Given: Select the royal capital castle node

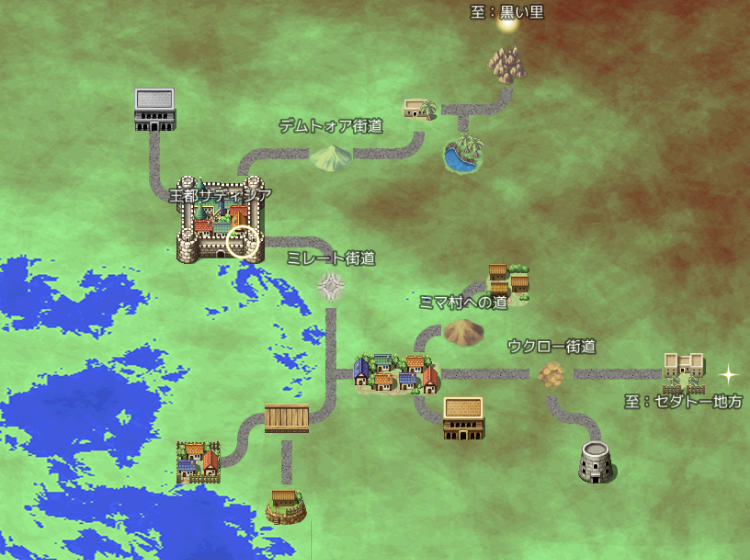Looking at the screenshot, I should pos(219,230).
